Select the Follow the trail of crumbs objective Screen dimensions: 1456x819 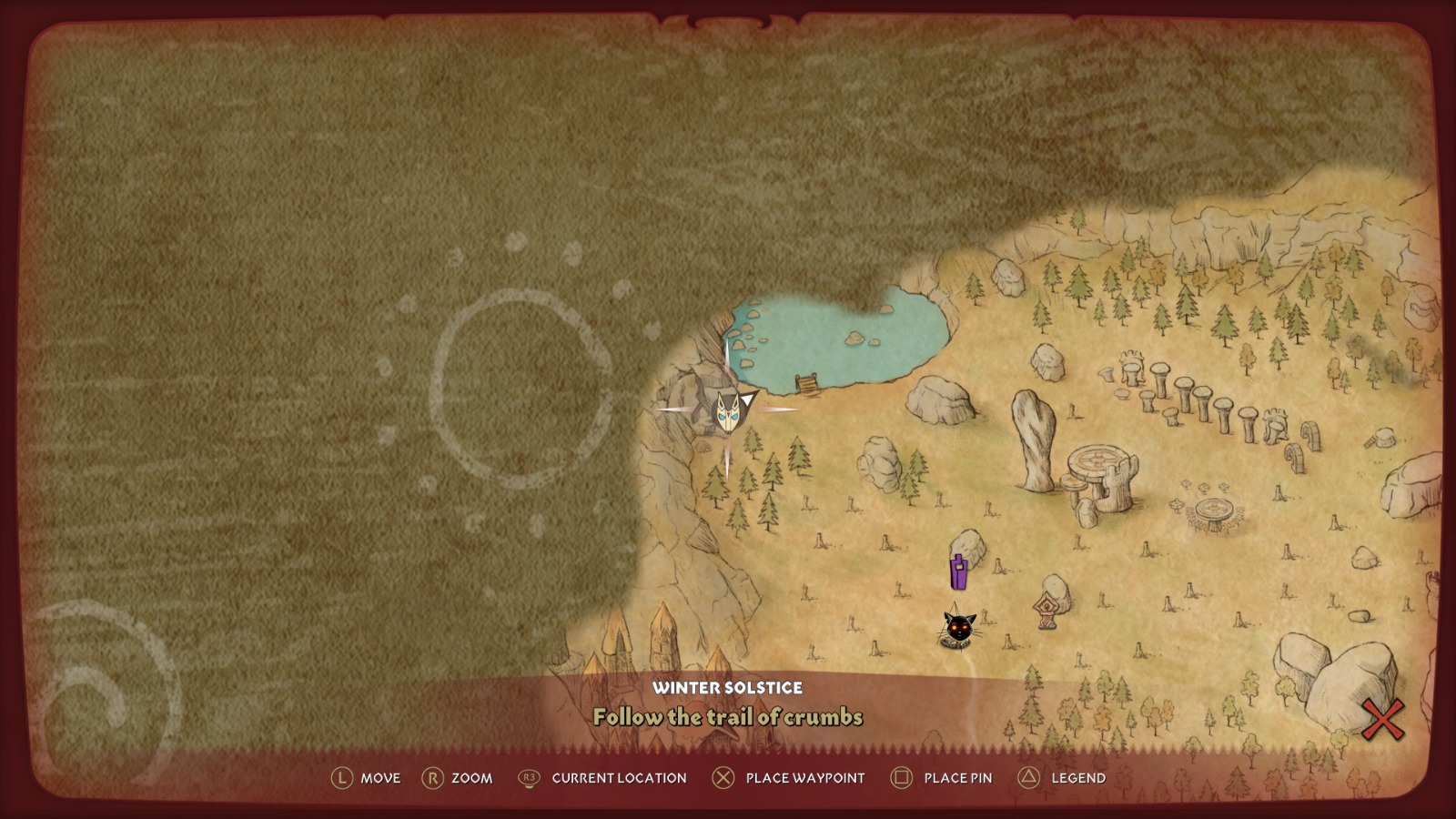728,717
